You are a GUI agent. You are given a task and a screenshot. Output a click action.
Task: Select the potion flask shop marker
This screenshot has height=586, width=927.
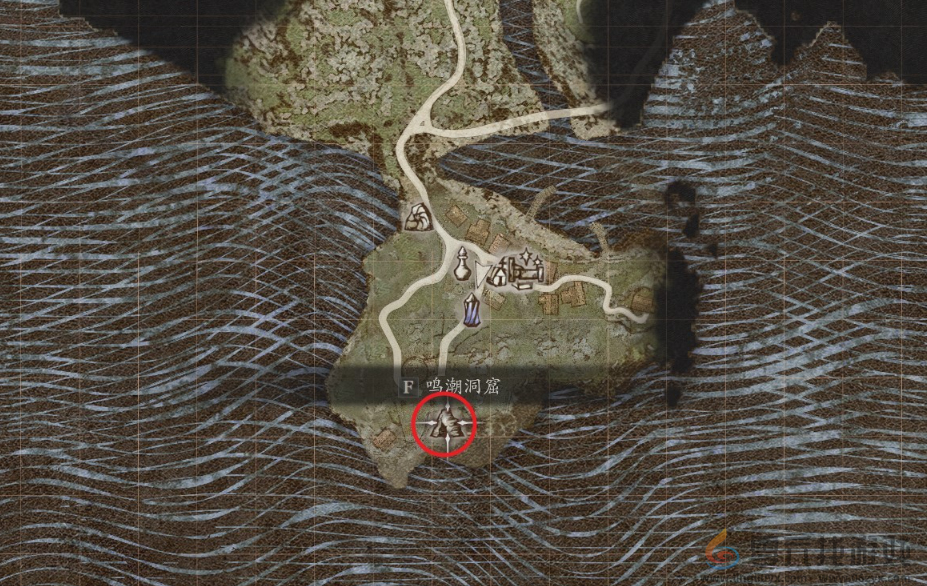pos(462,266)
